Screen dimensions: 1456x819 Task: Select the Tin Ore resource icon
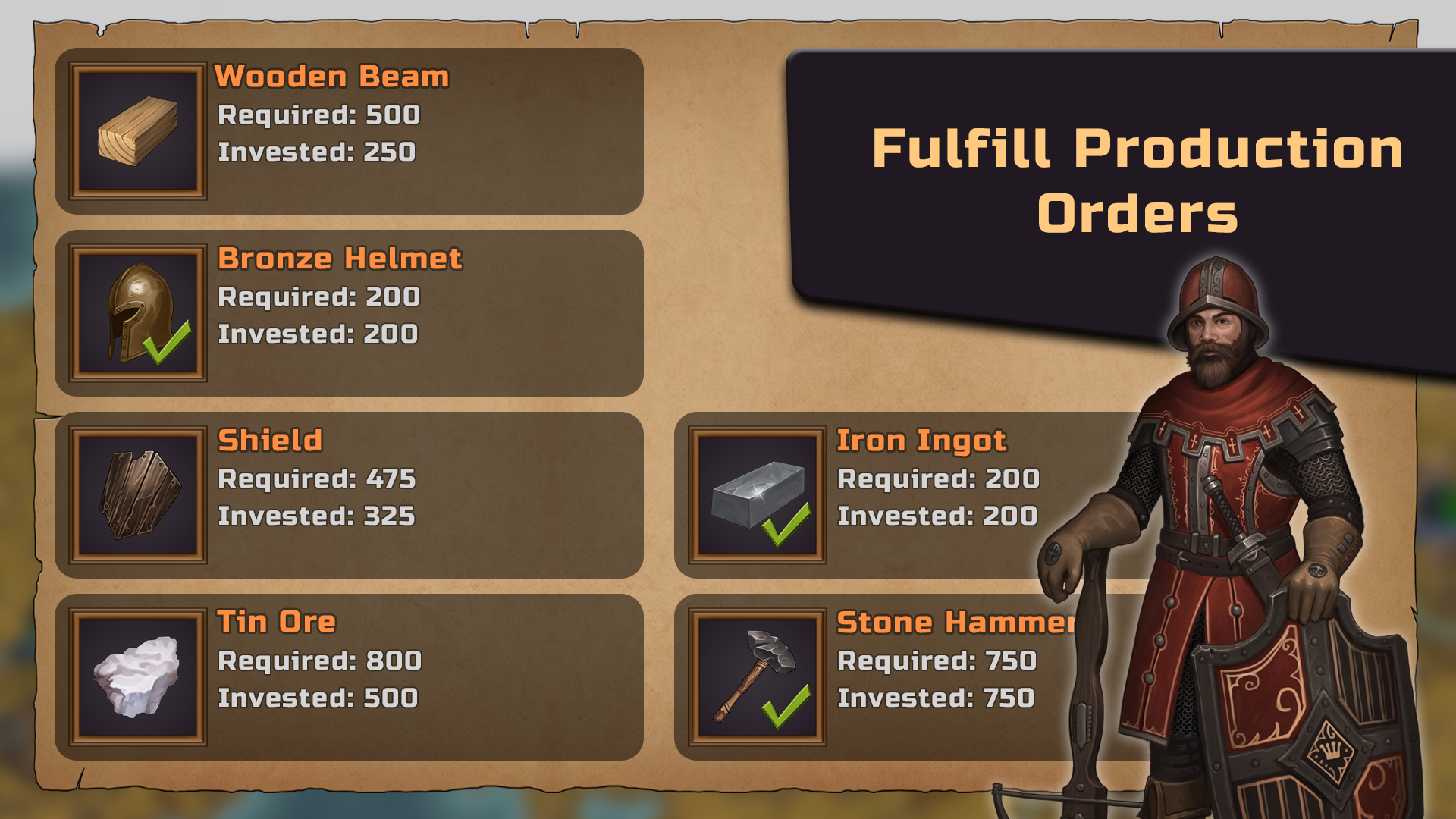137,677
